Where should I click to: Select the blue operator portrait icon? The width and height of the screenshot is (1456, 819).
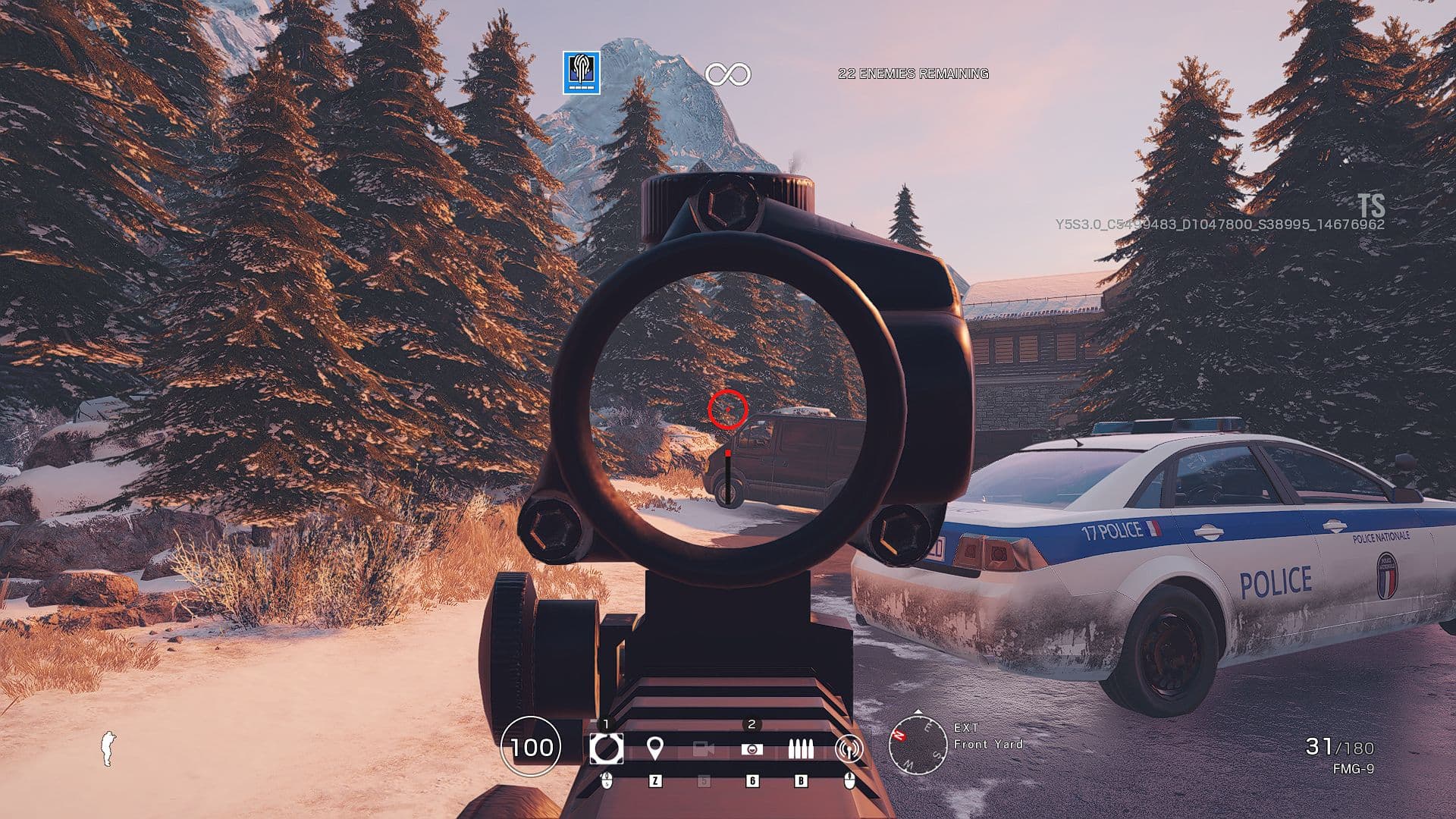(582, 73)
